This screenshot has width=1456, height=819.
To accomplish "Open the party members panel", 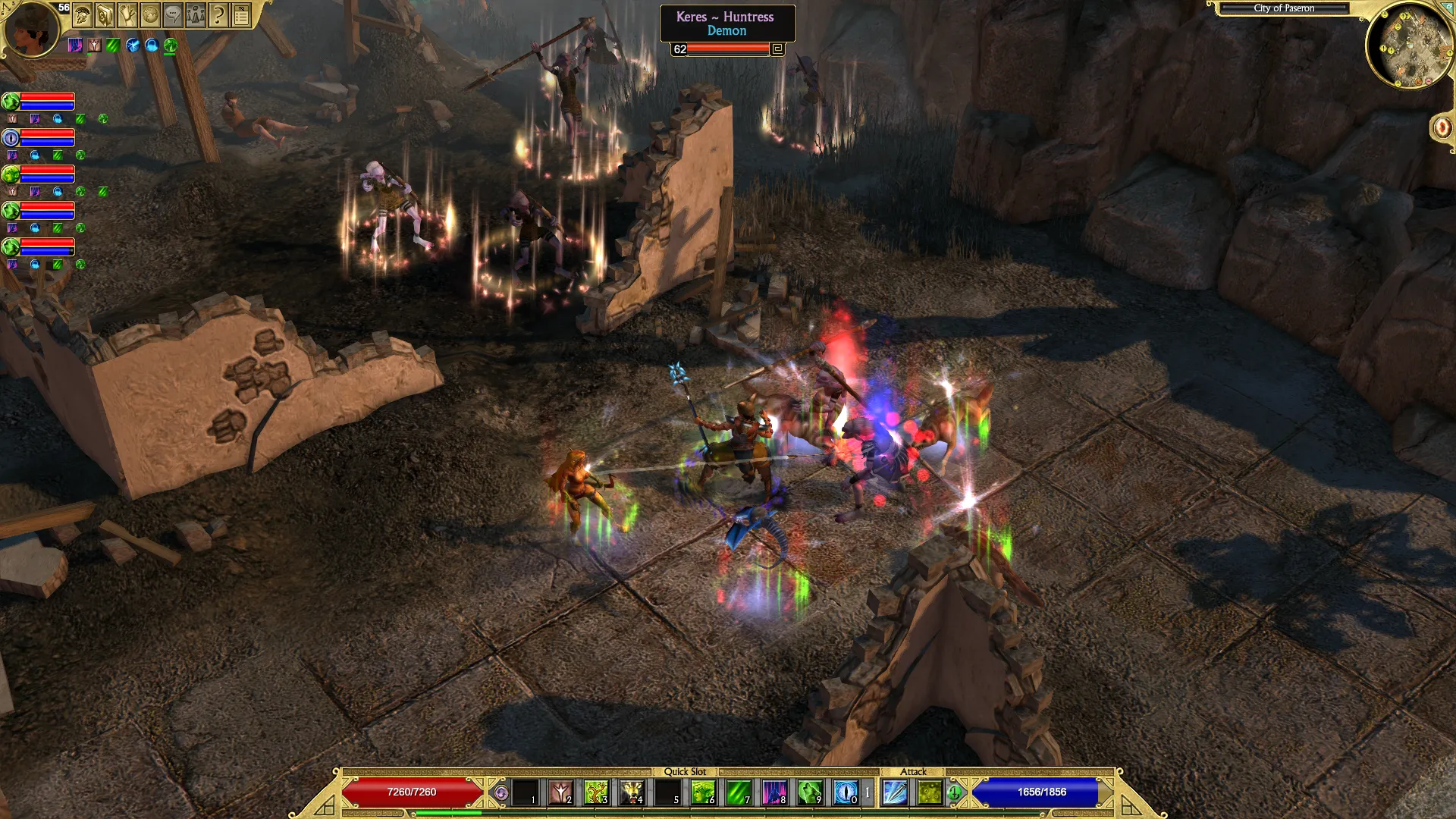I will tap(196, 14).
